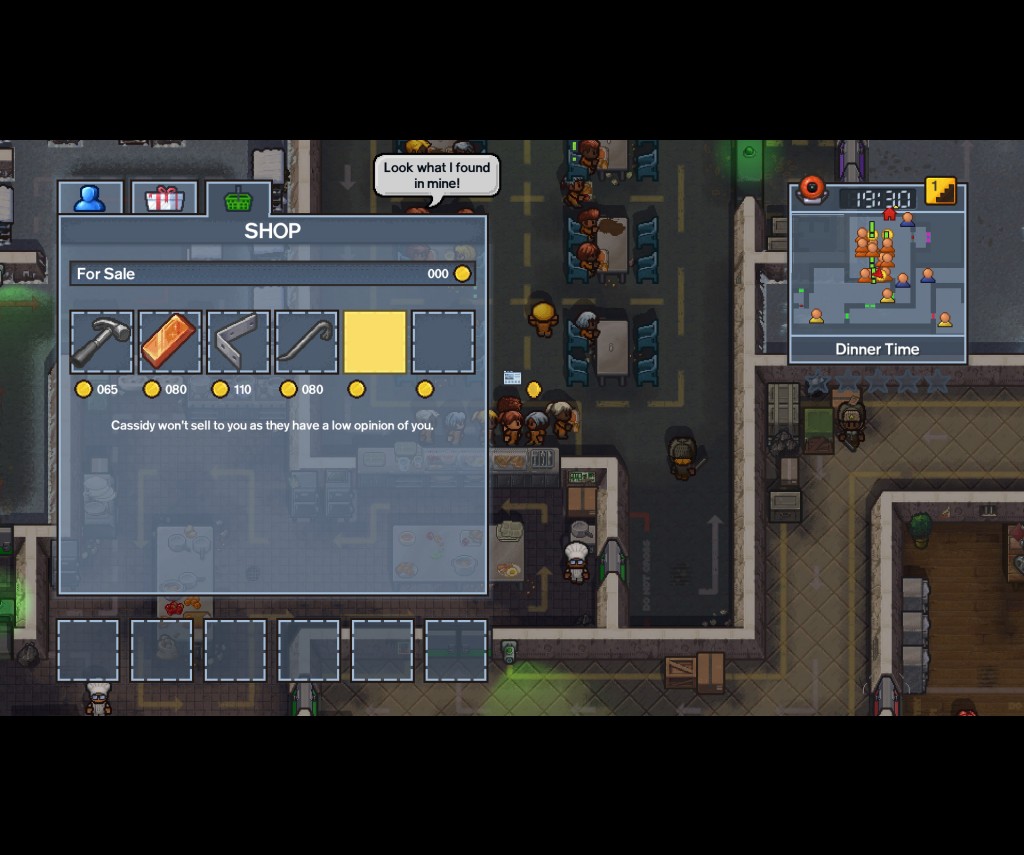The height and width of the screenshot is (855, 1024).
Task: Click the red security camera icon
Action: (811, 188)
